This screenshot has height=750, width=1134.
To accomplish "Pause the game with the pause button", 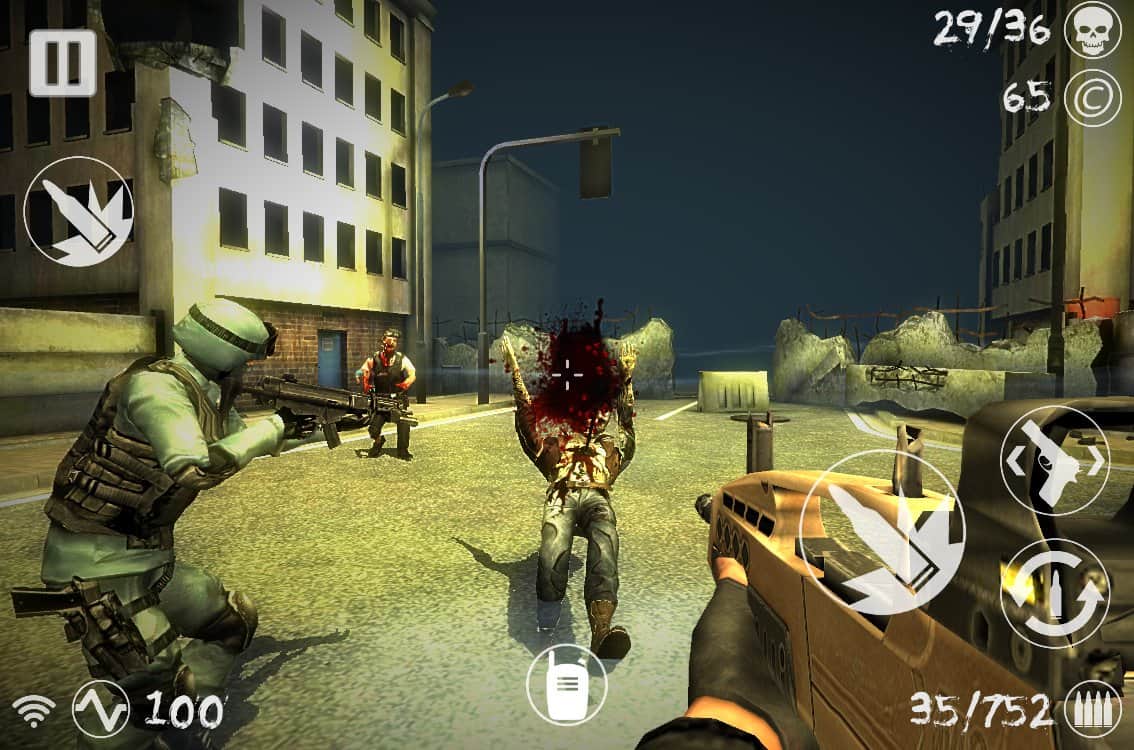I will pos(62,62).
